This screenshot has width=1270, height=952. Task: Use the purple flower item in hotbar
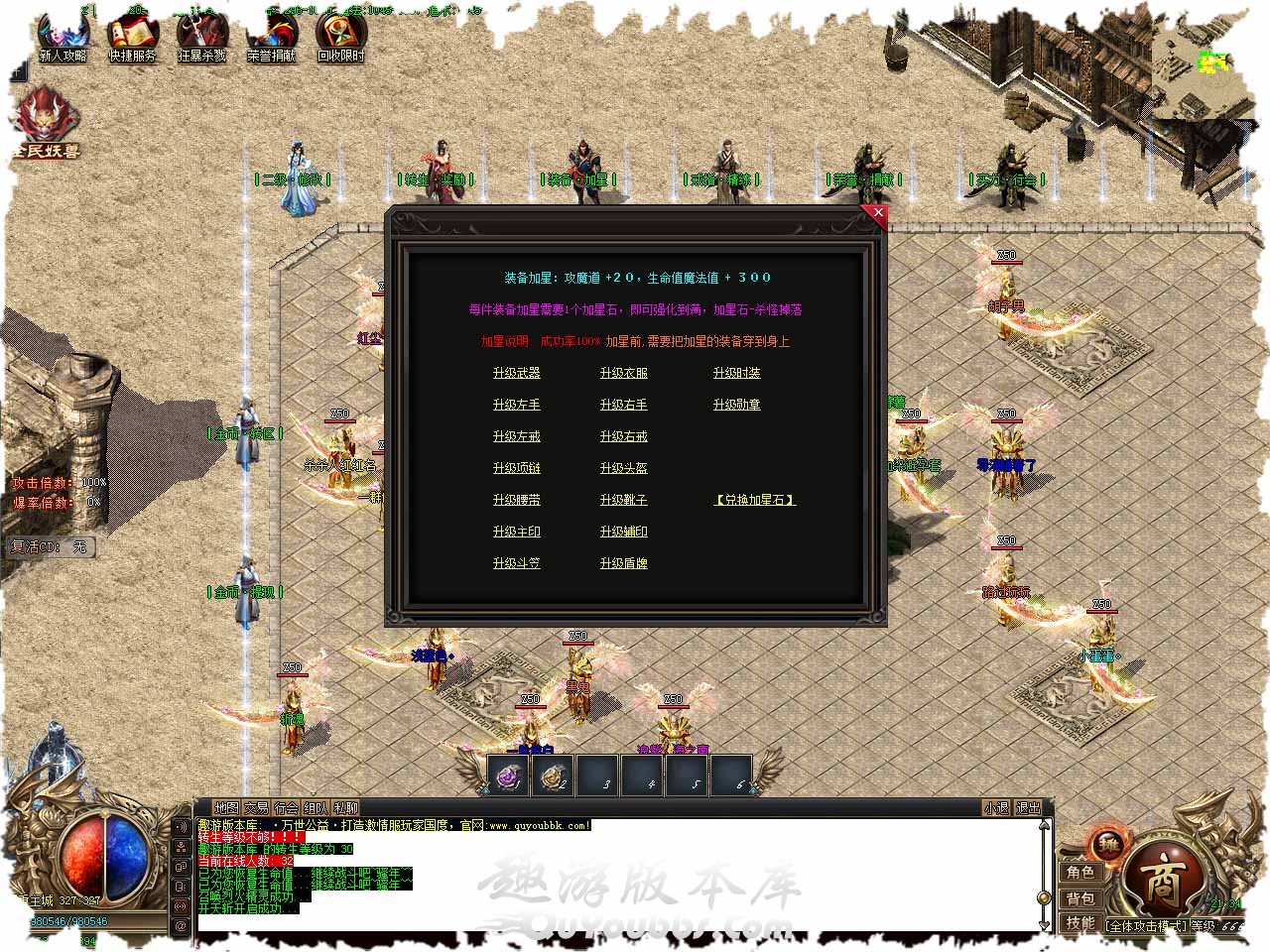point(508,776)
